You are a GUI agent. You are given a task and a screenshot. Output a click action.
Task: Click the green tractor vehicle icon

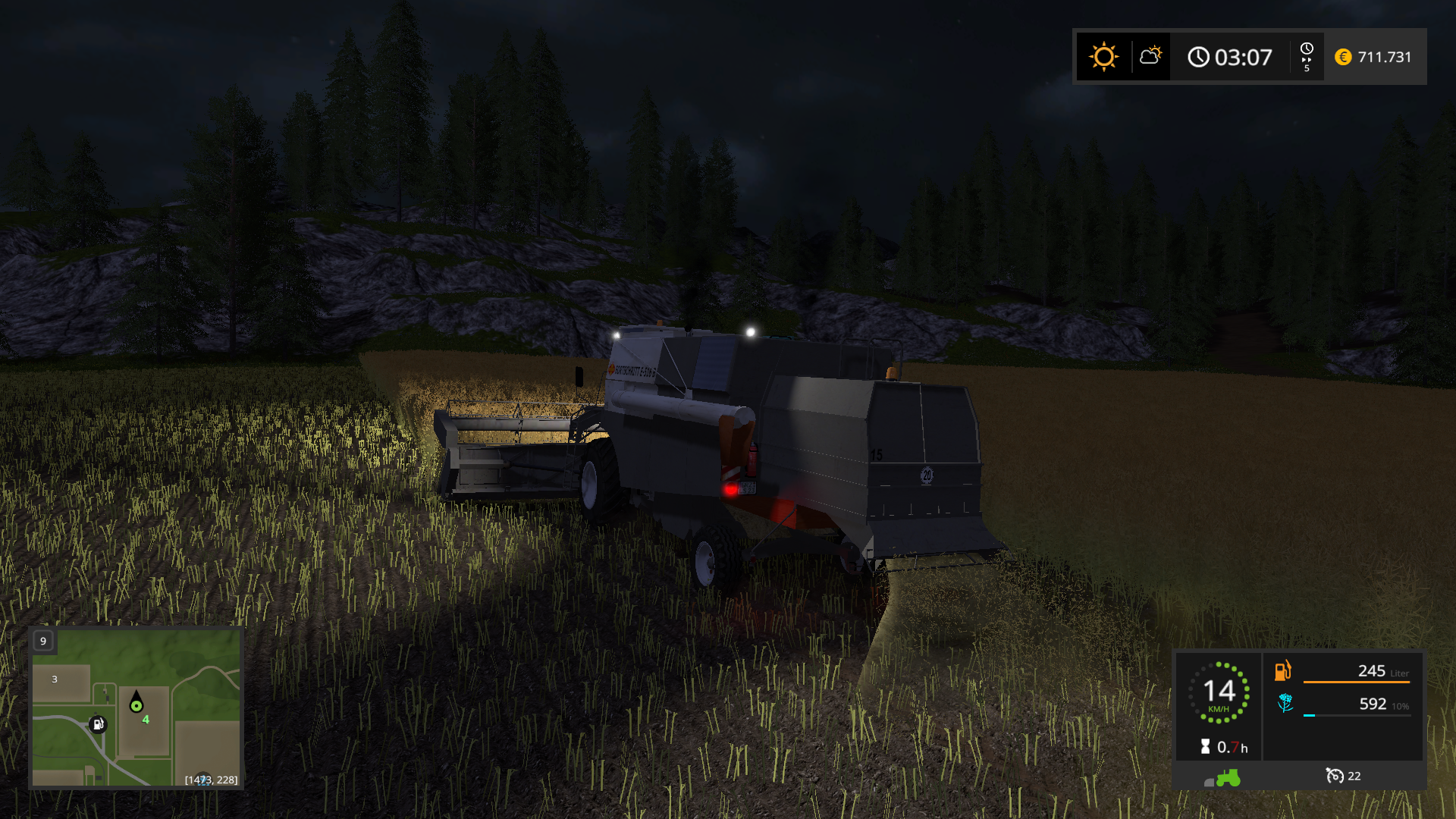pyautogui.click(x=1227, y=778)
